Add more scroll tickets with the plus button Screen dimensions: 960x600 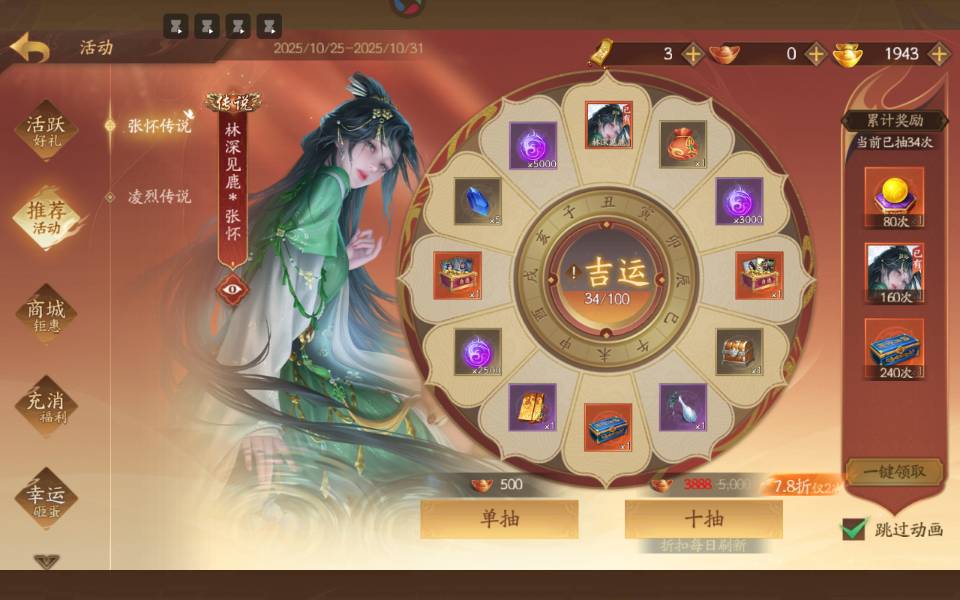tap(692, 54)
